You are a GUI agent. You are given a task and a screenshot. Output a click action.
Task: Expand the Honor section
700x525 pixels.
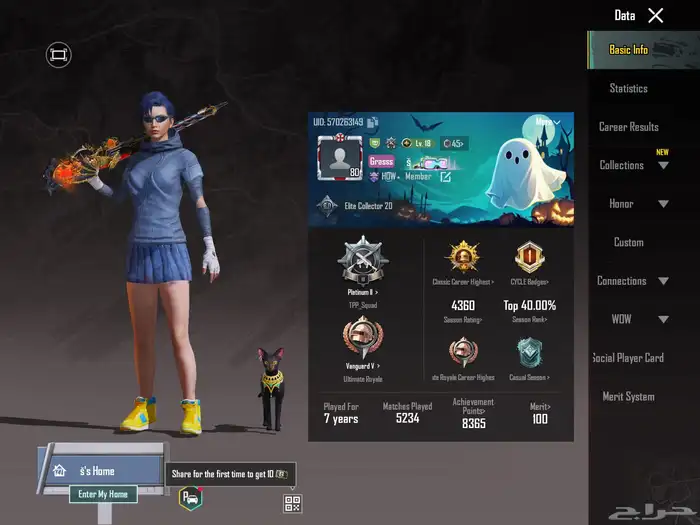click(634, 204)
